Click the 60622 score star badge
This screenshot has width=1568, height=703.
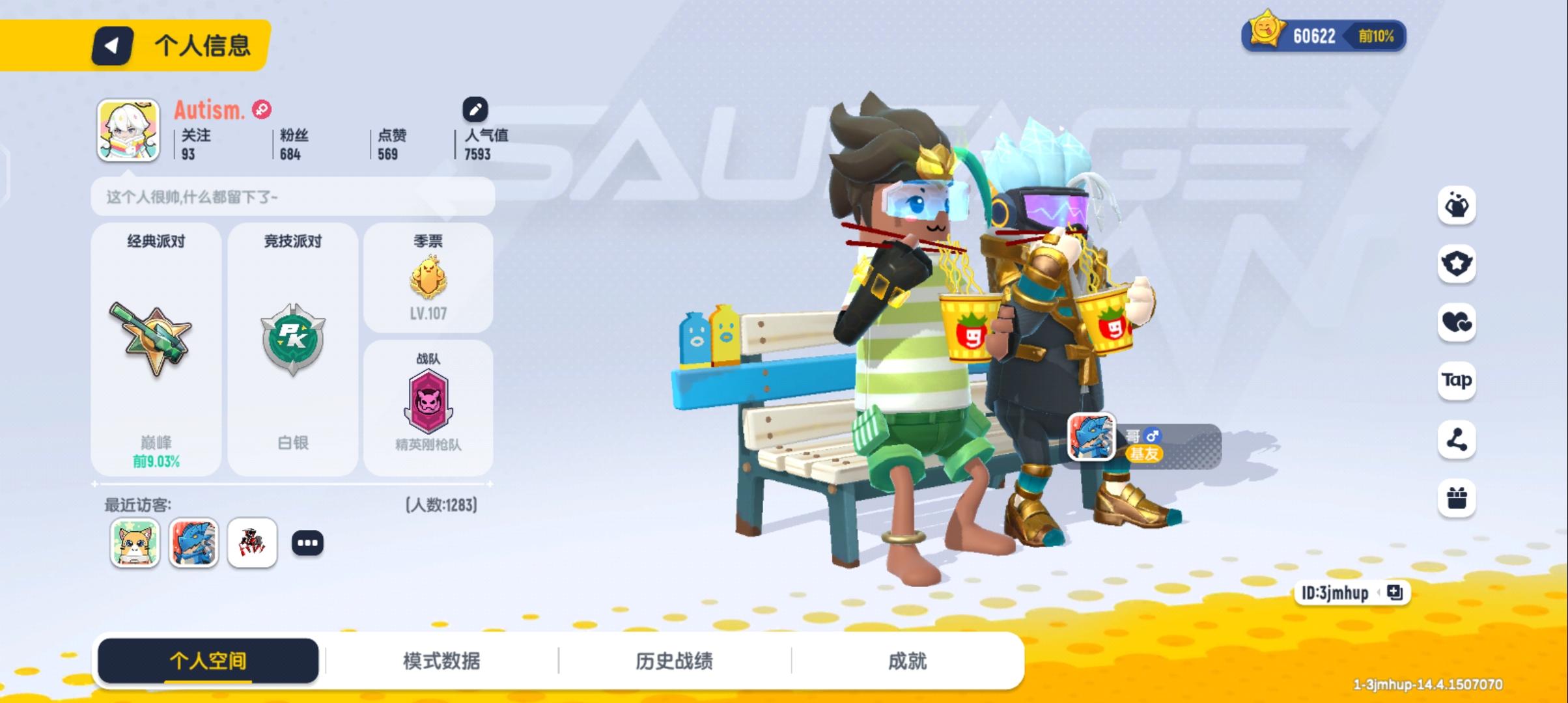[1313, 37]
